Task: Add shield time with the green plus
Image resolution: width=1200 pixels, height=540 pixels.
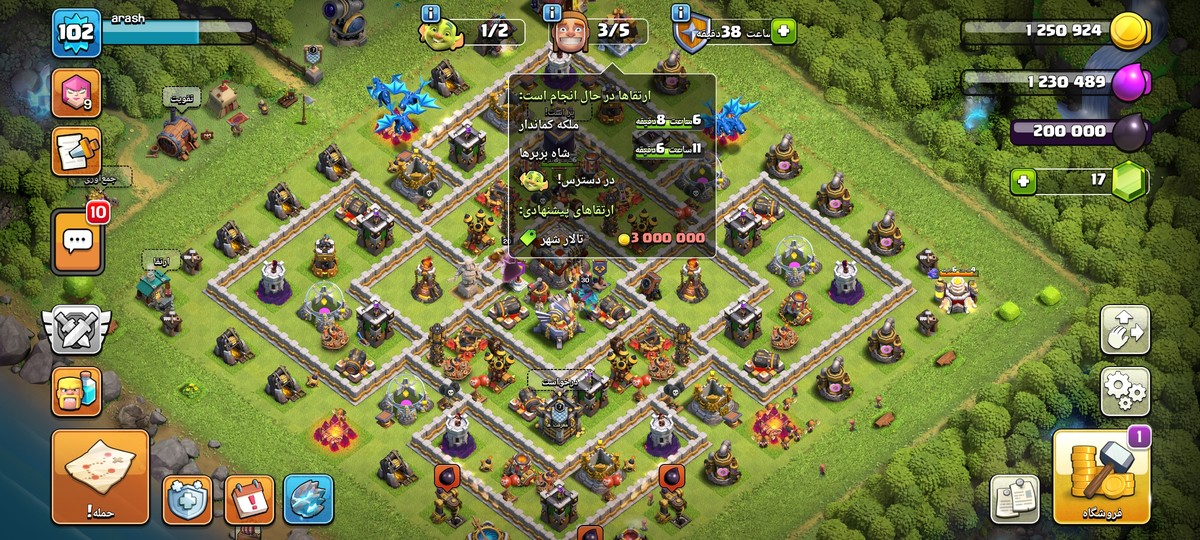Action: (x=783, y=31)
